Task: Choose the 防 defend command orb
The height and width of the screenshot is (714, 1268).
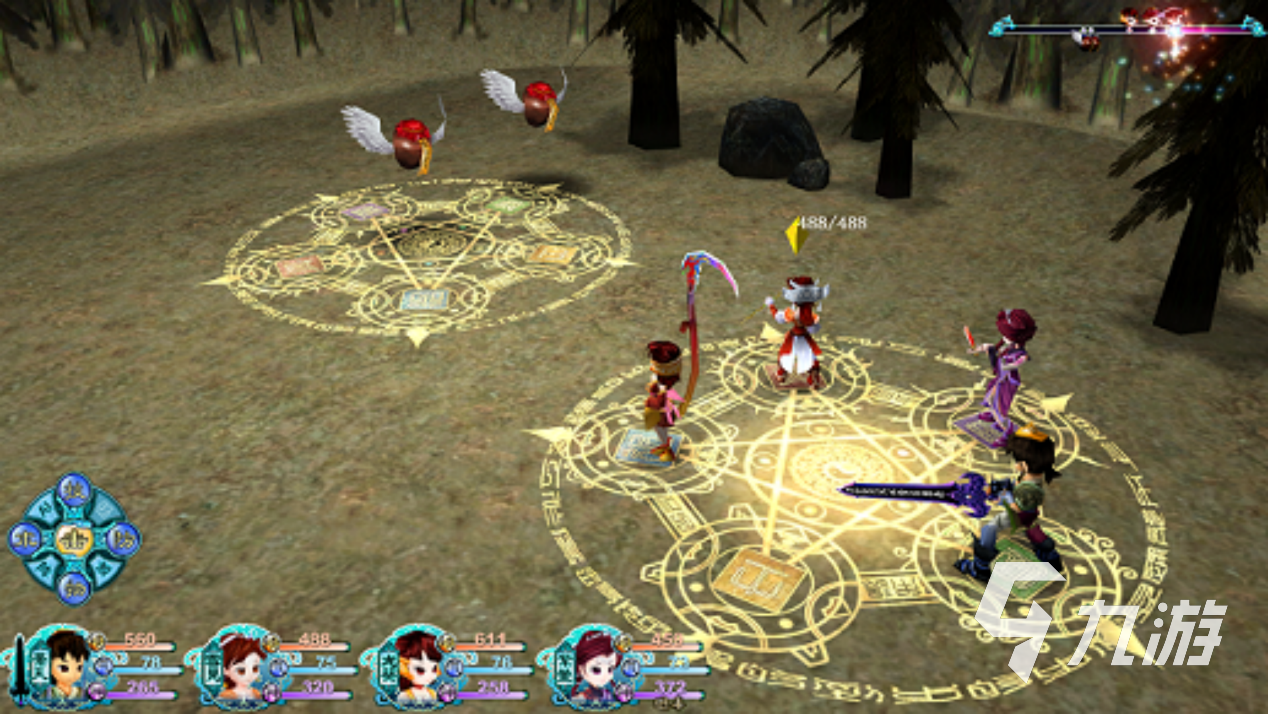Action: 123,539
